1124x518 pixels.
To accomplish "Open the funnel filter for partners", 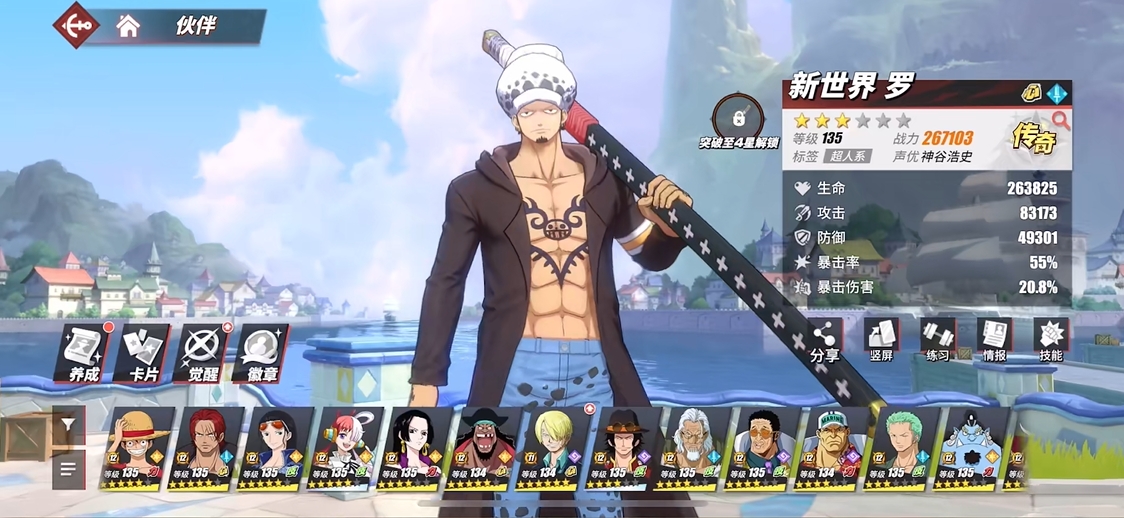I will coord(68,425).
